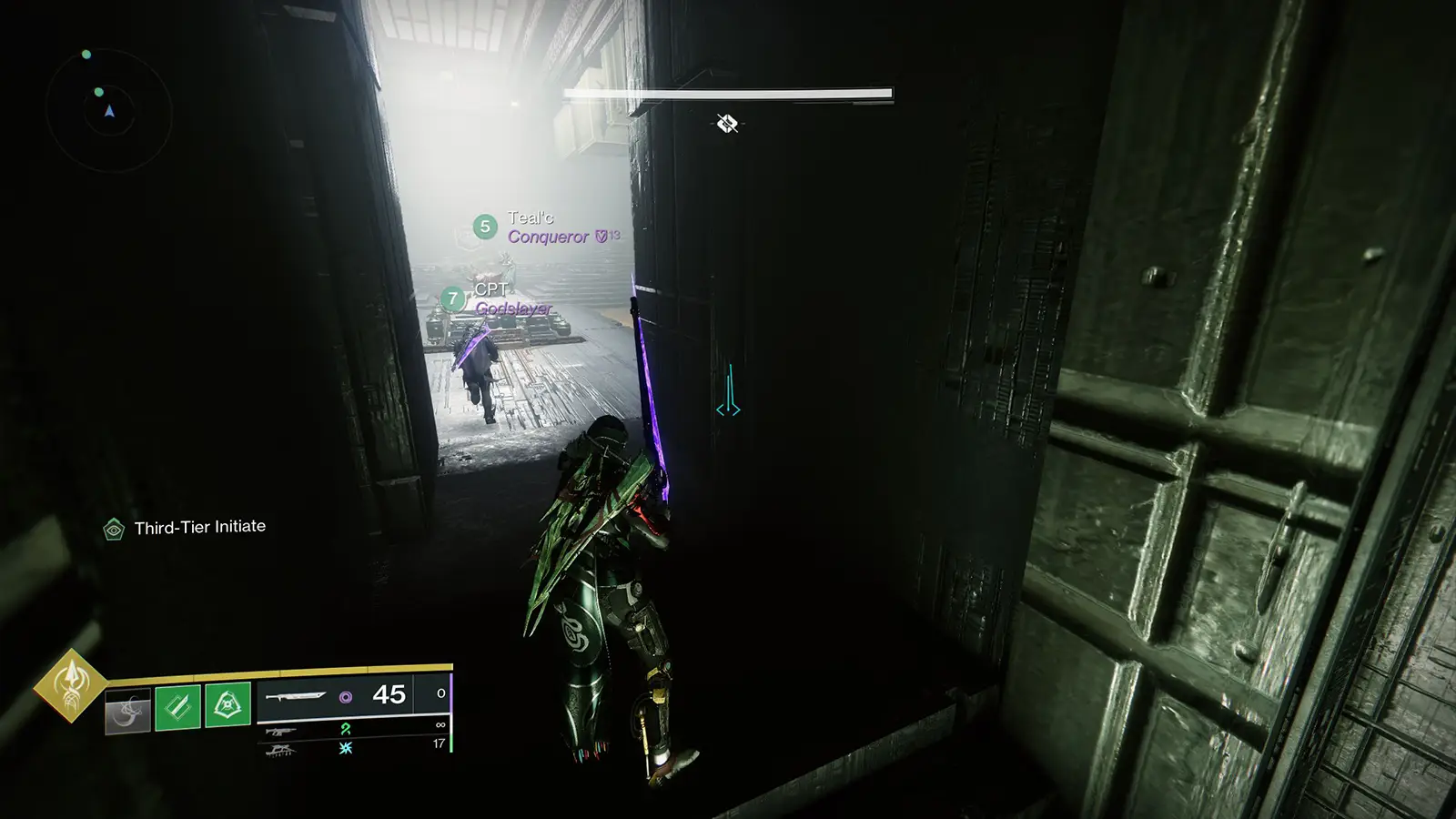Click the diamond marker below the boss bar
This screenshot has height=819, width=1456.
tap(727, 123)
